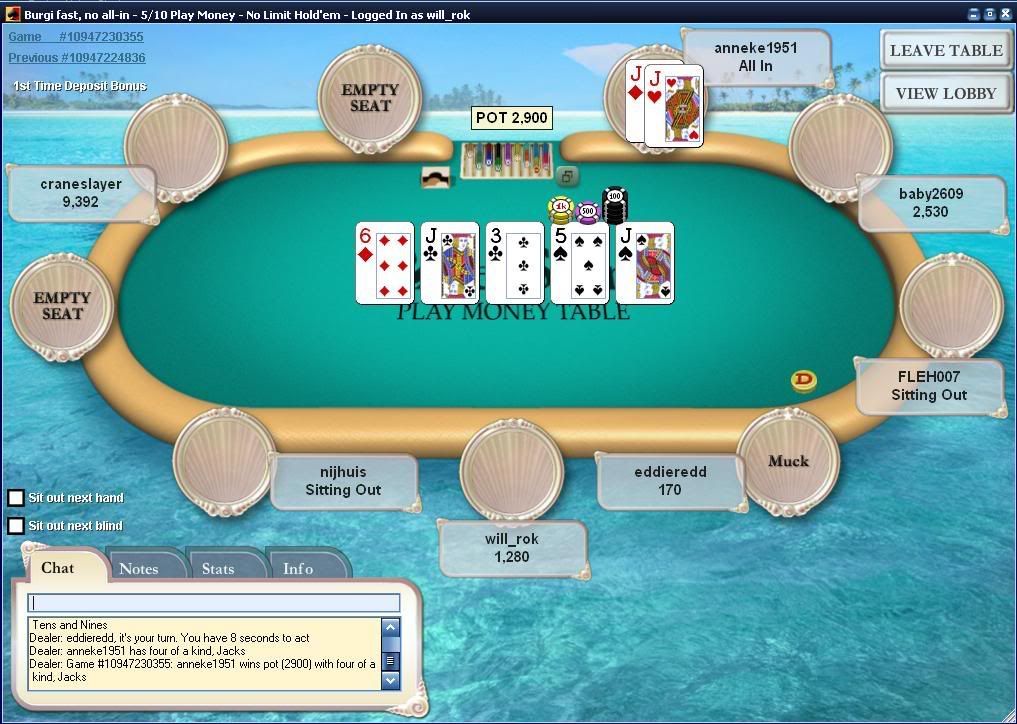Open the Previous hand number link

click(x=77, y=58)
